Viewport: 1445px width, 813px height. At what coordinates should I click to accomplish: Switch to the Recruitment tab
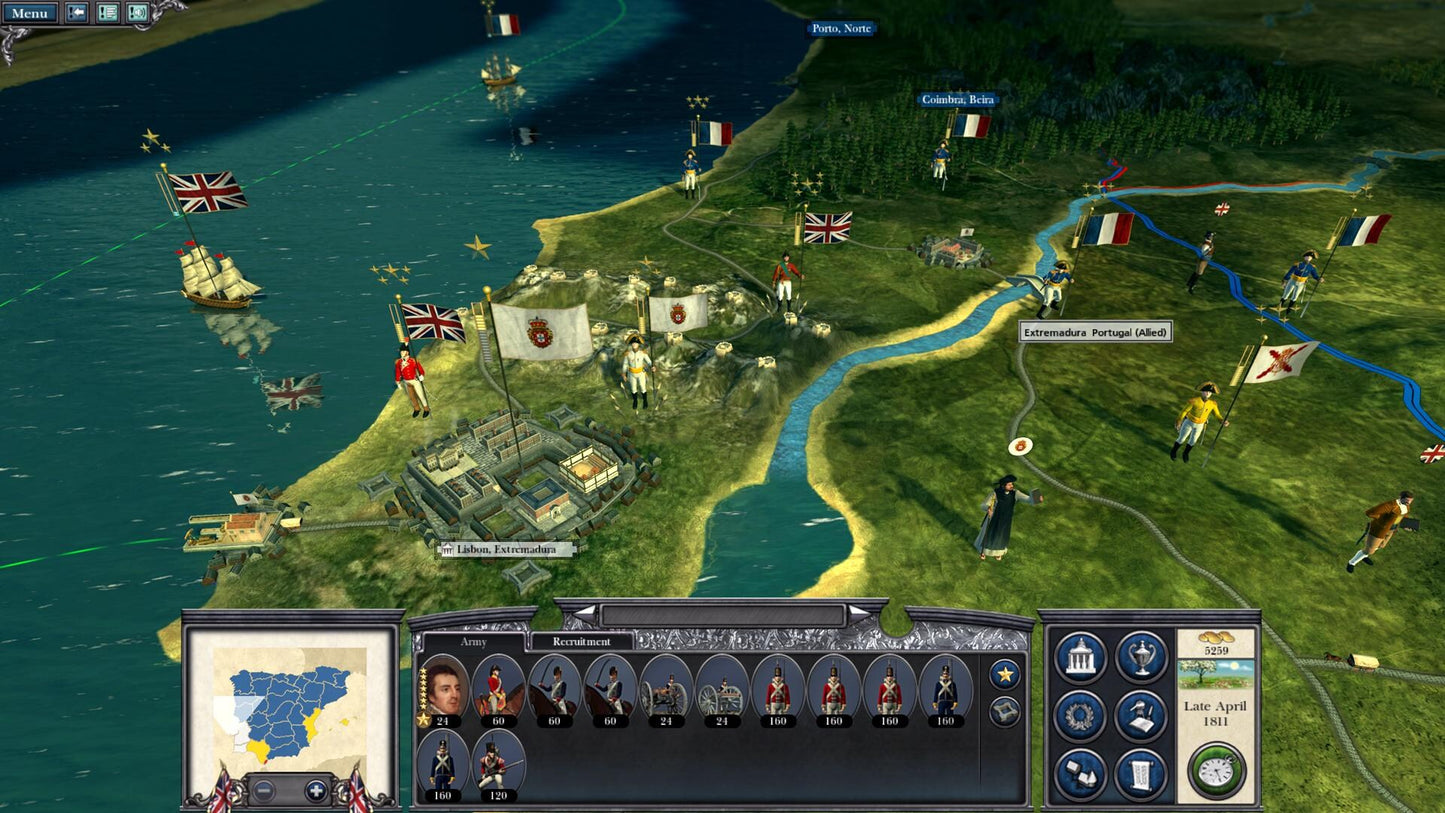click(x=582, y=642)
